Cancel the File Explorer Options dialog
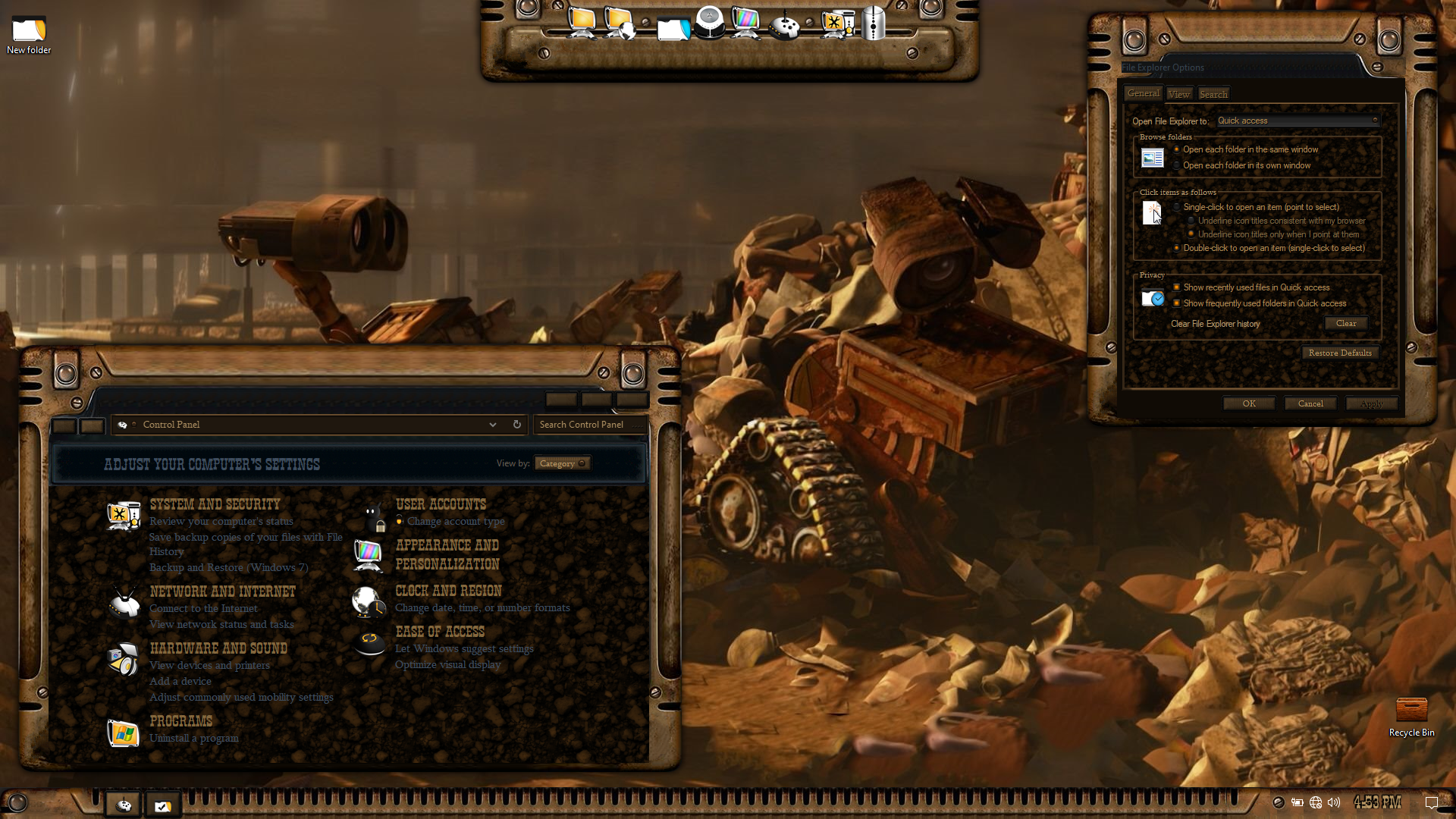 1310,403
